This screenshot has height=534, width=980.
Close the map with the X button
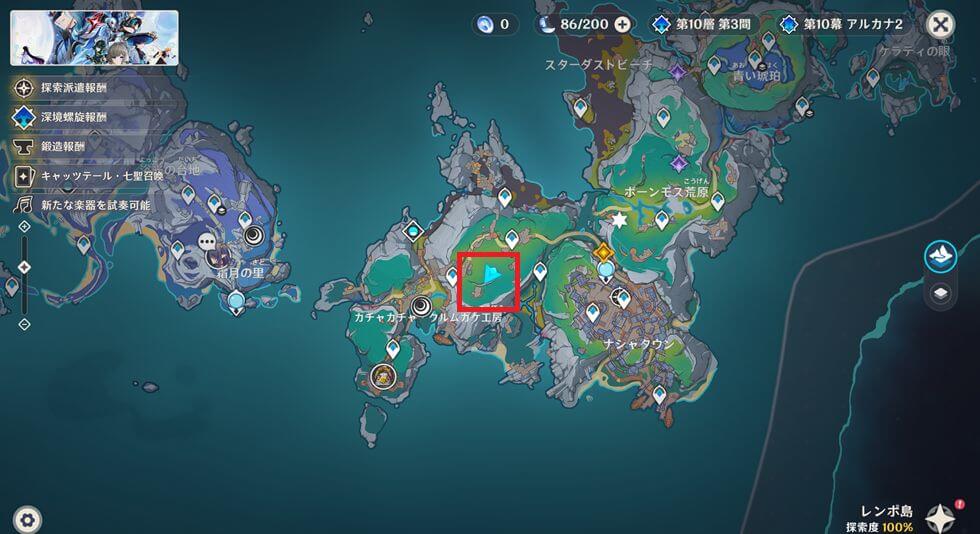pyautogui.click(x=940, y=24)
